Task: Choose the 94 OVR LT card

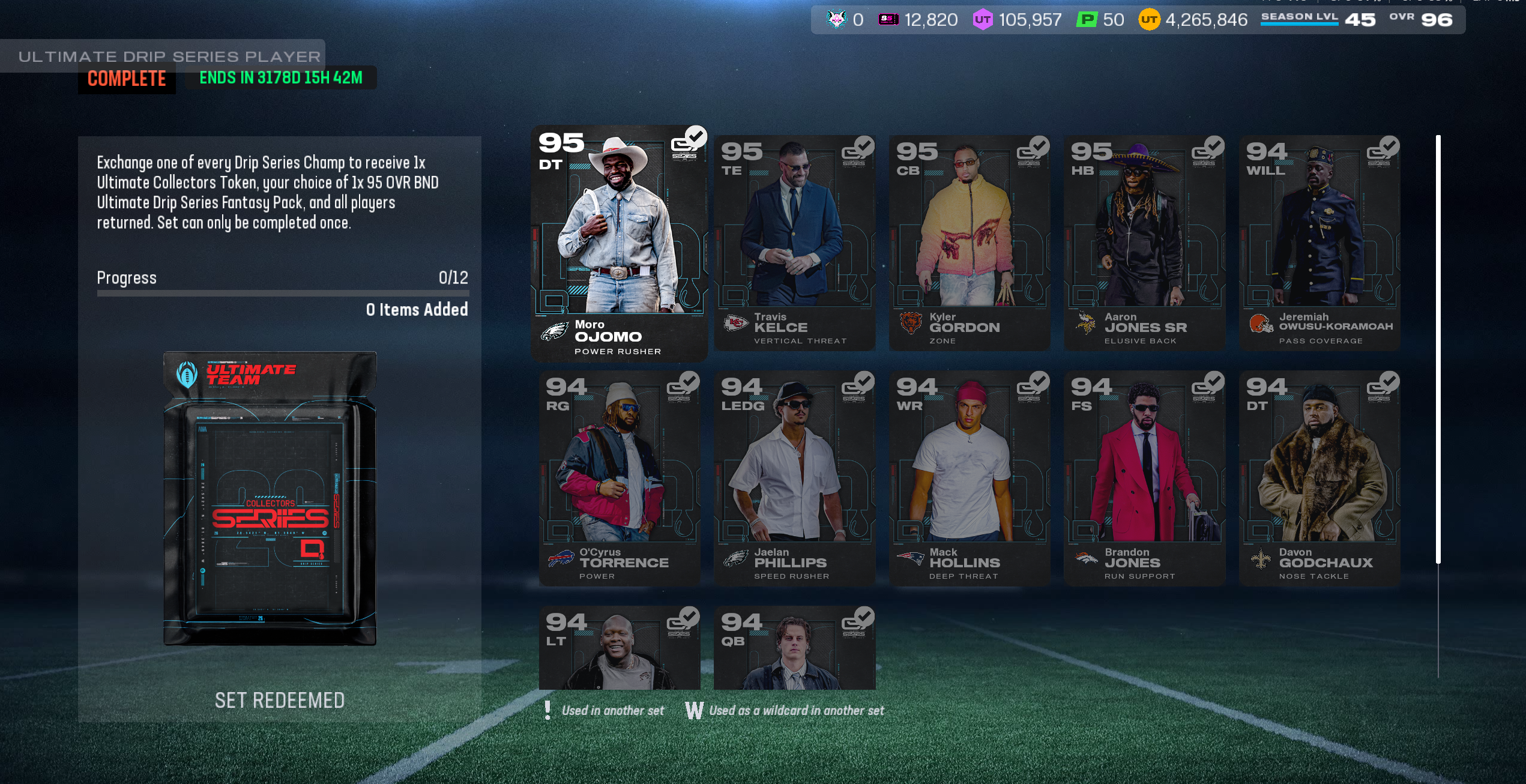Action: click(619, 648)
